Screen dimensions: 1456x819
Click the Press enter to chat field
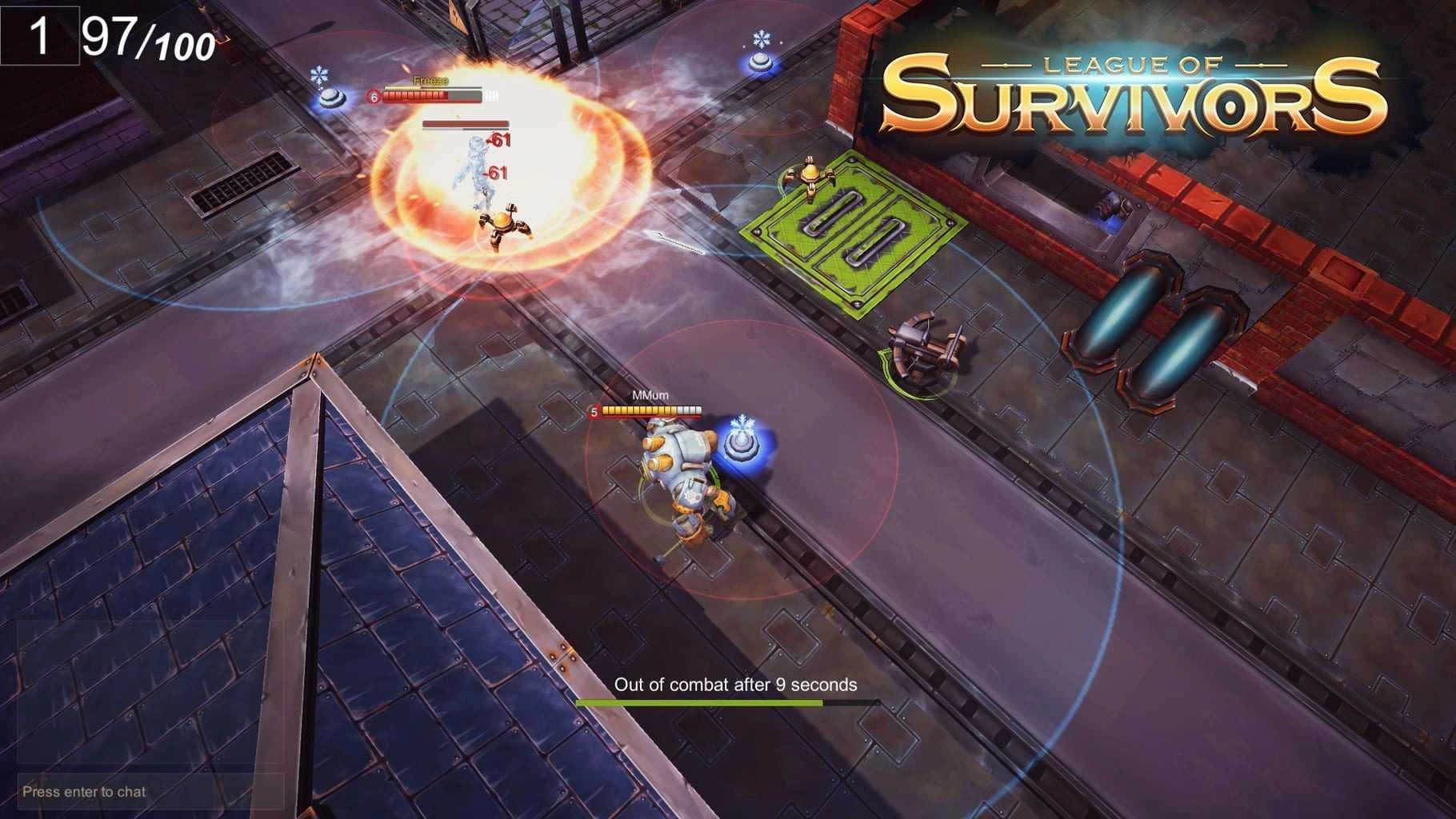point(82,792)
